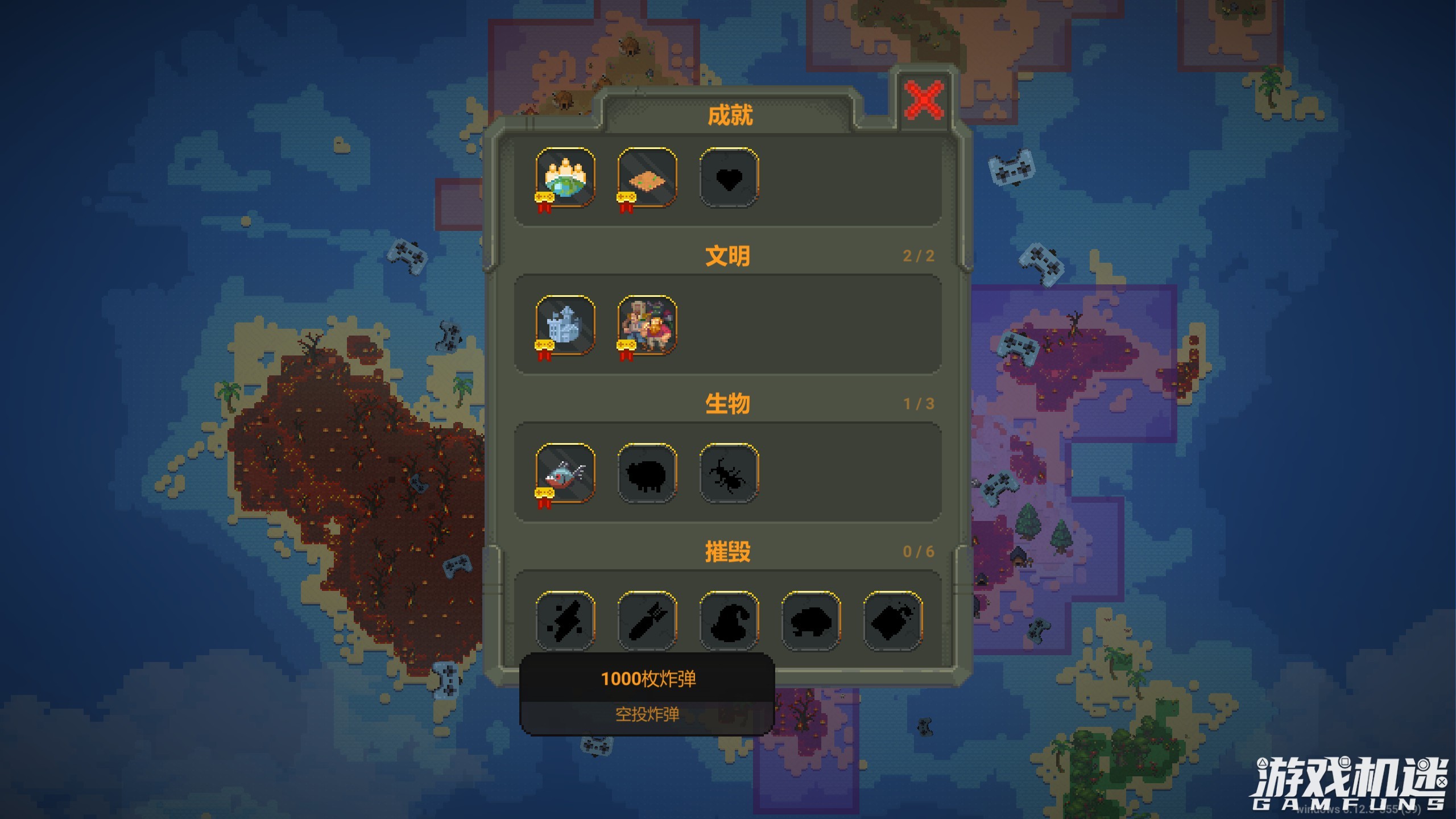Screen dimensions: 1456x819
Task: Open the blue castle civilization achievement
Action: coord(565,325)
